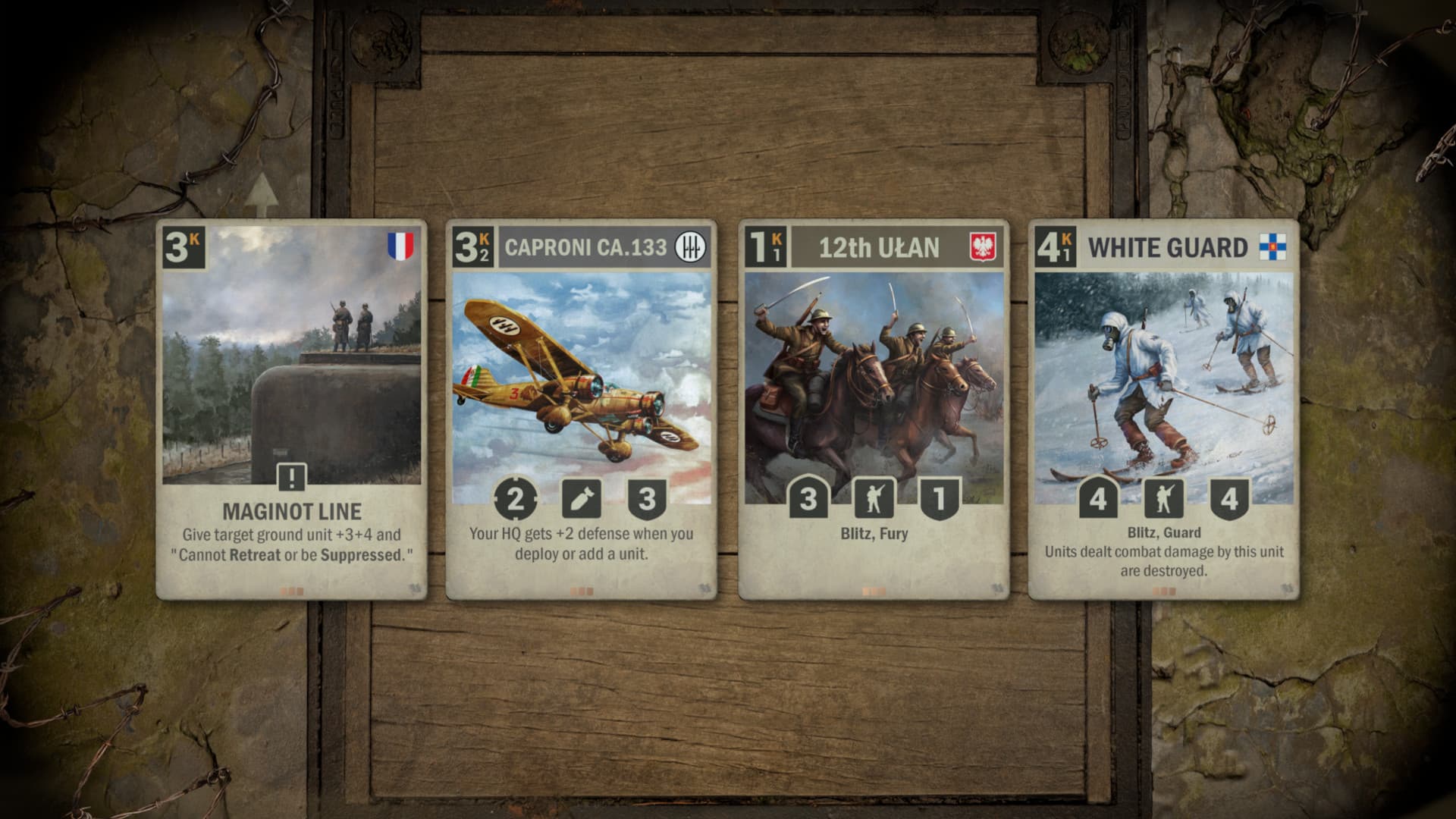Select the Maginot Line card
The height and width of the screenshot is (819, 1456).
292,409
